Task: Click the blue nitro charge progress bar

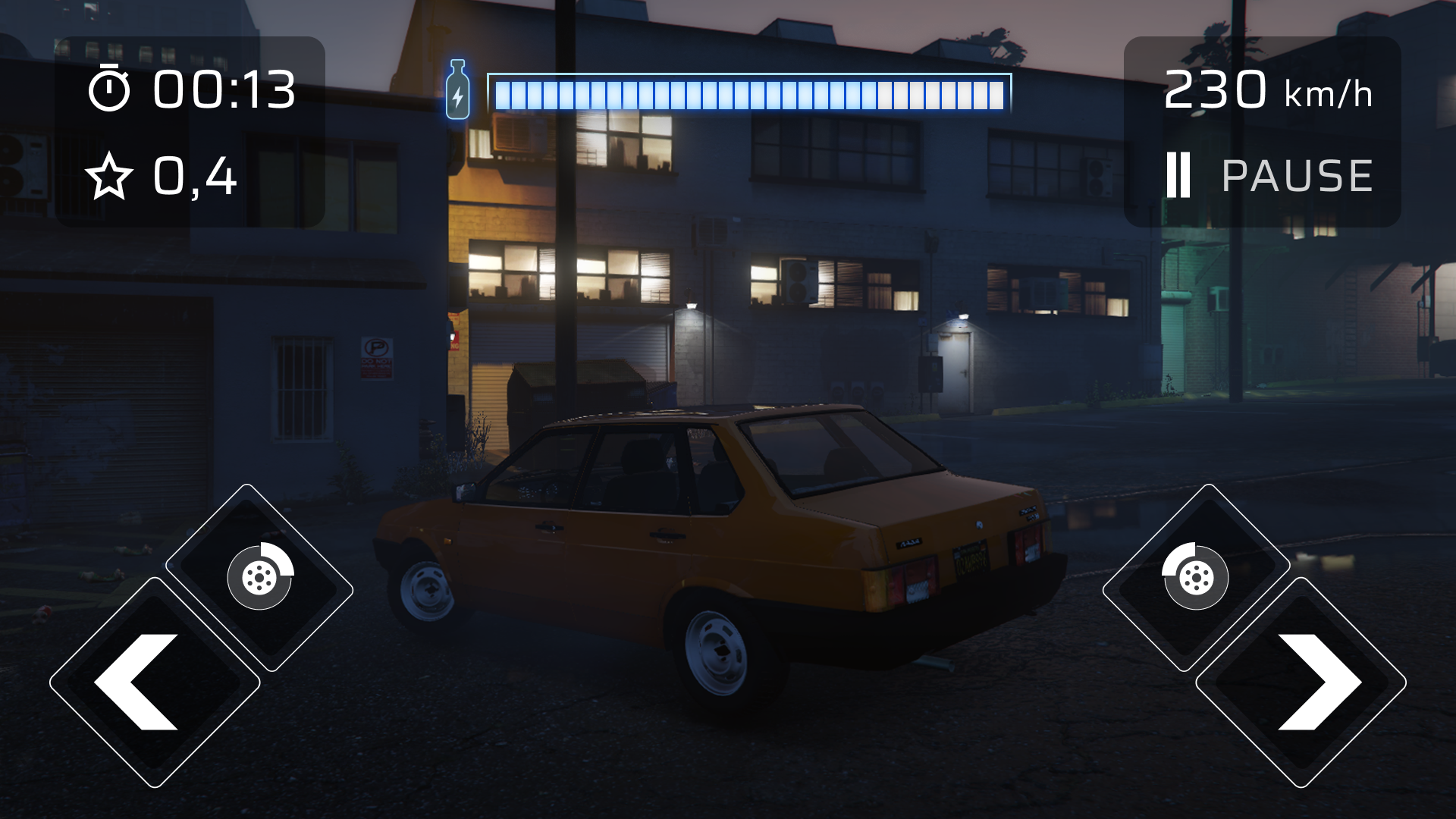Action: pos(751,92)
